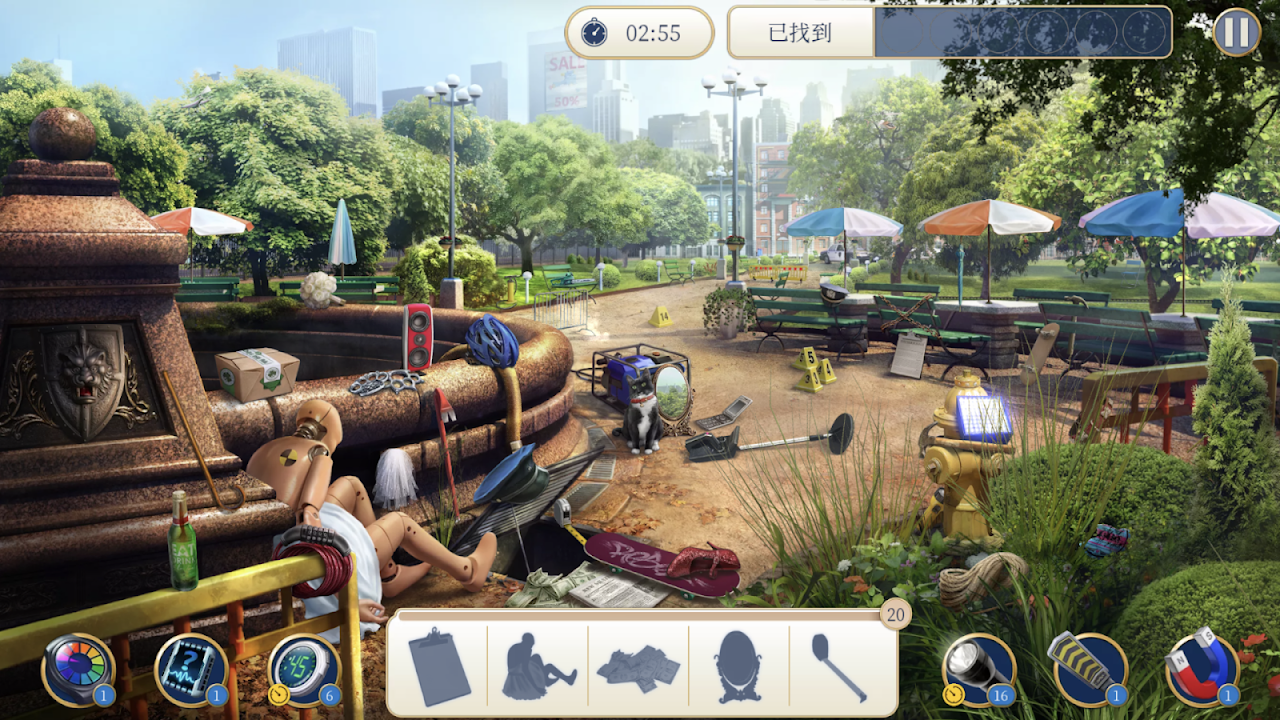Pick the metal detector silhouette

pyautogui.click(x=840, y=667)
